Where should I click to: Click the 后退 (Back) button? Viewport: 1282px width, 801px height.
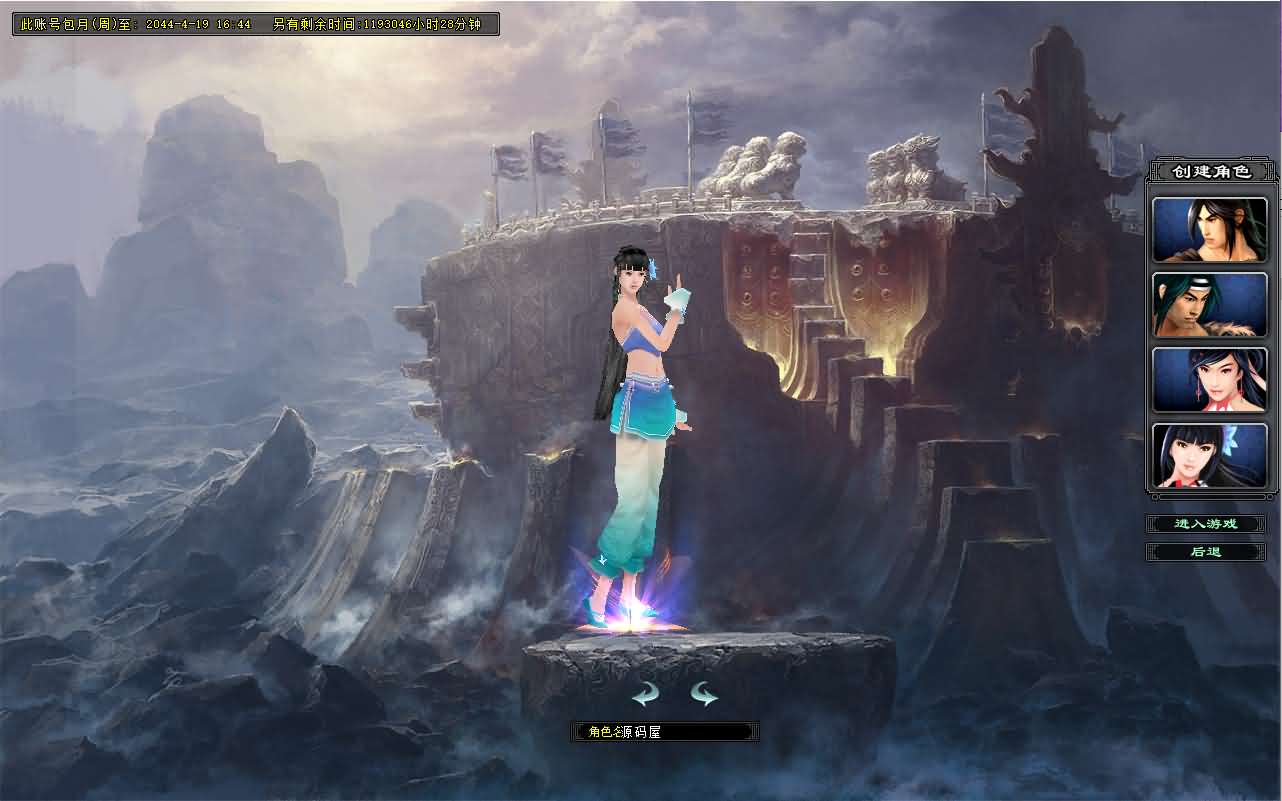pyautogui.click(x=1207, y=551)
